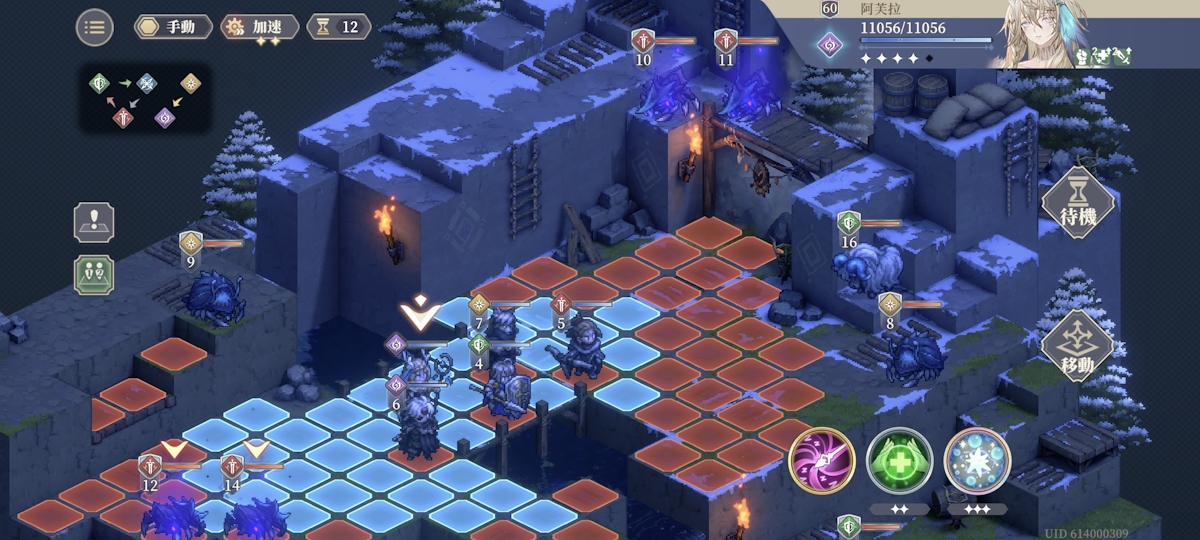Open the class advantage chart panel

[x=144, y=100]
